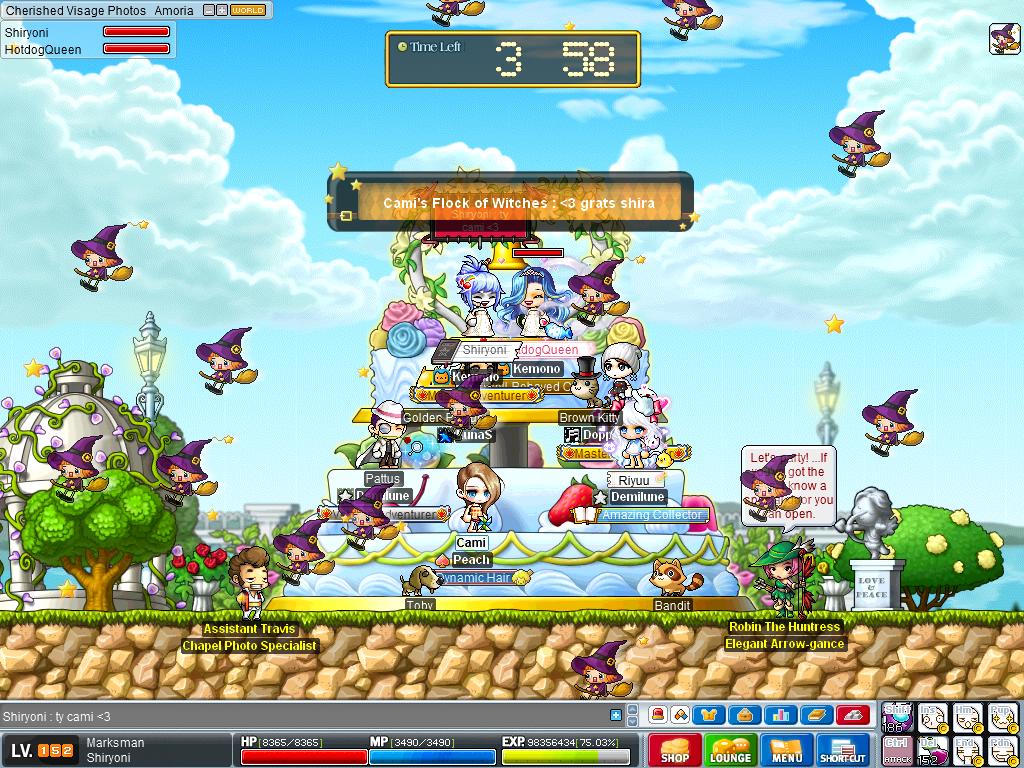Click the WORLD map button

(248, 10)
